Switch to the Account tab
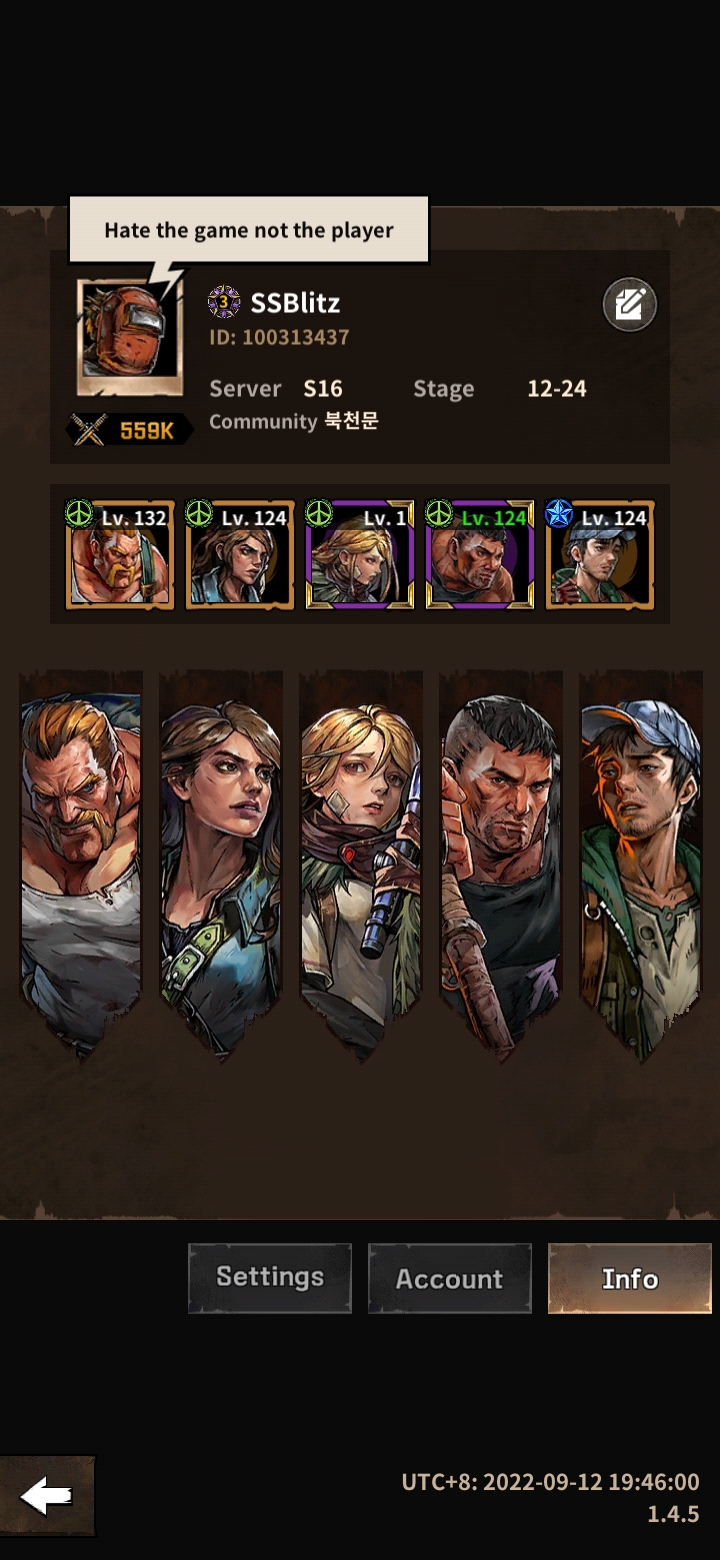The image size is (720, 1560). [x=450, y=1278]
